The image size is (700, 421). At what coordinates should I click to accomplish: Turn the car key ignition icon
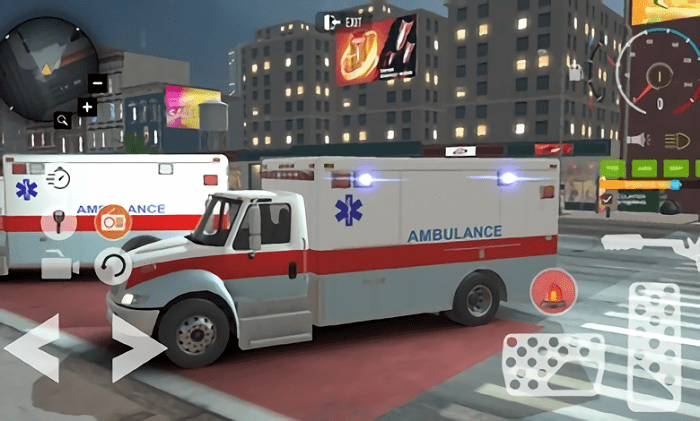click(58, 221)
